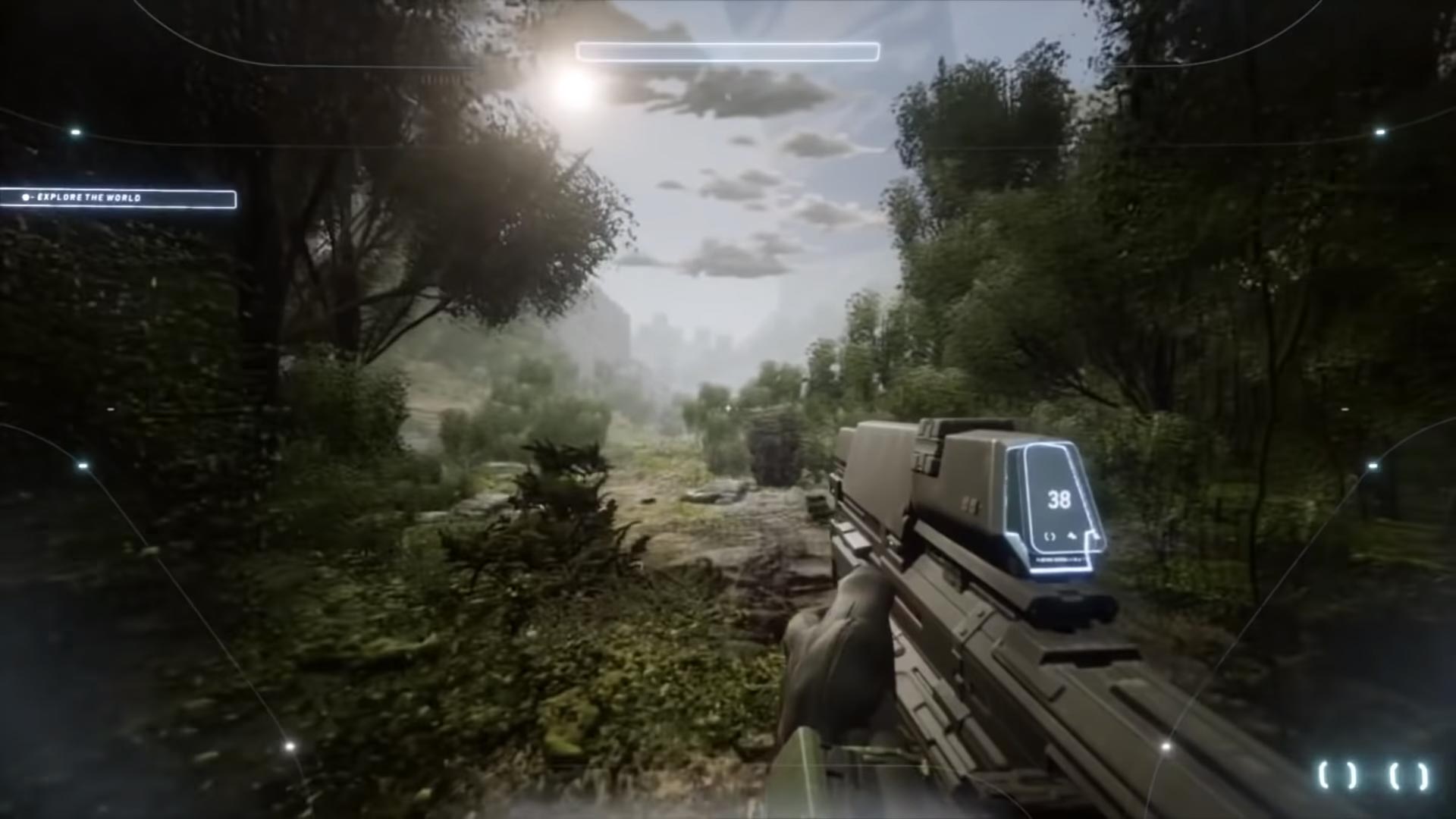The height and width of the screenshot is (819, 1456).
Task: Expand the Explore the World objective banner
Action: [121, 197]
